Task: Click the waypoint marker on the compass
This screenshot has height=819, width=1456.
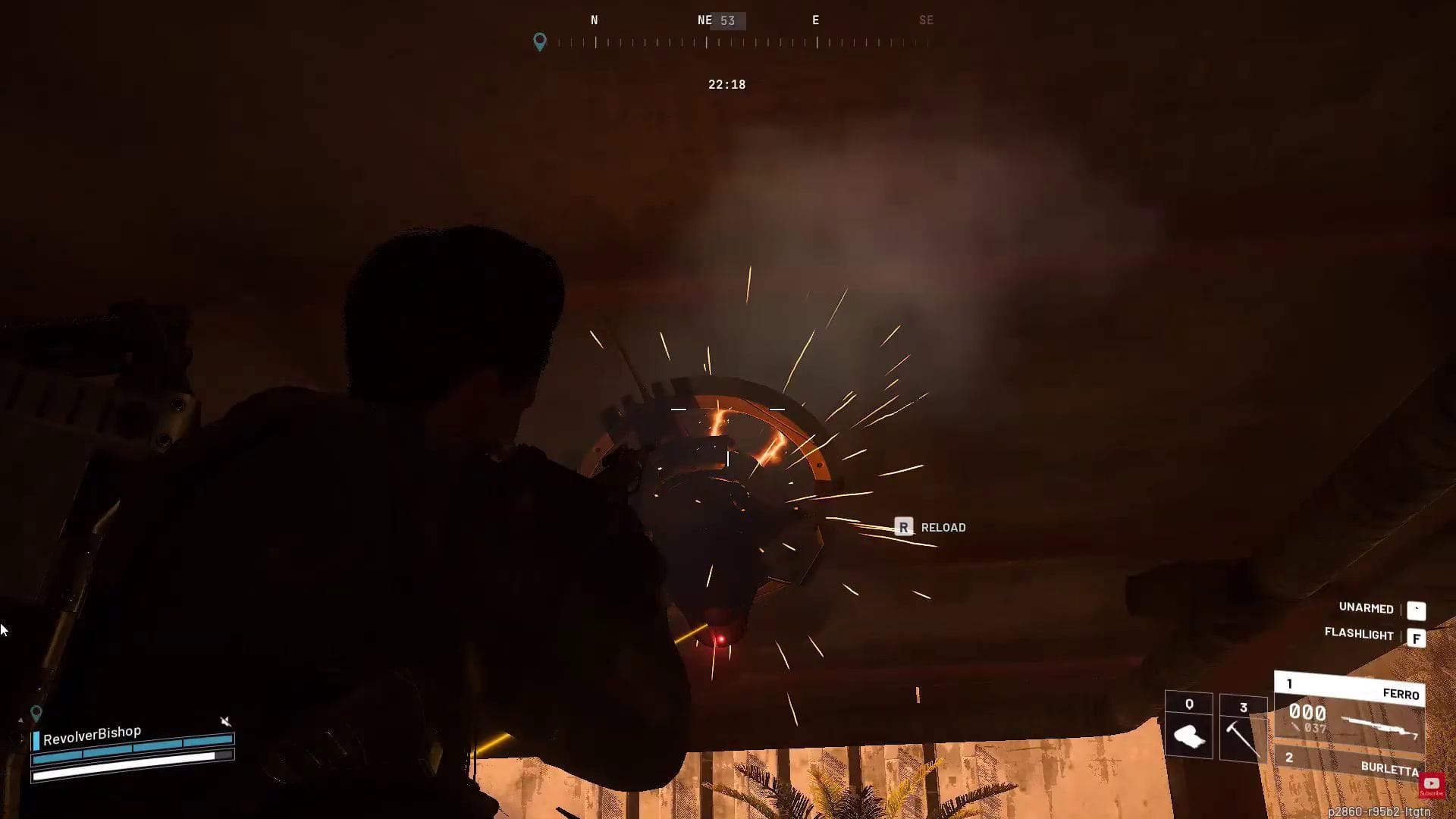Action: (x=539, y=41)
